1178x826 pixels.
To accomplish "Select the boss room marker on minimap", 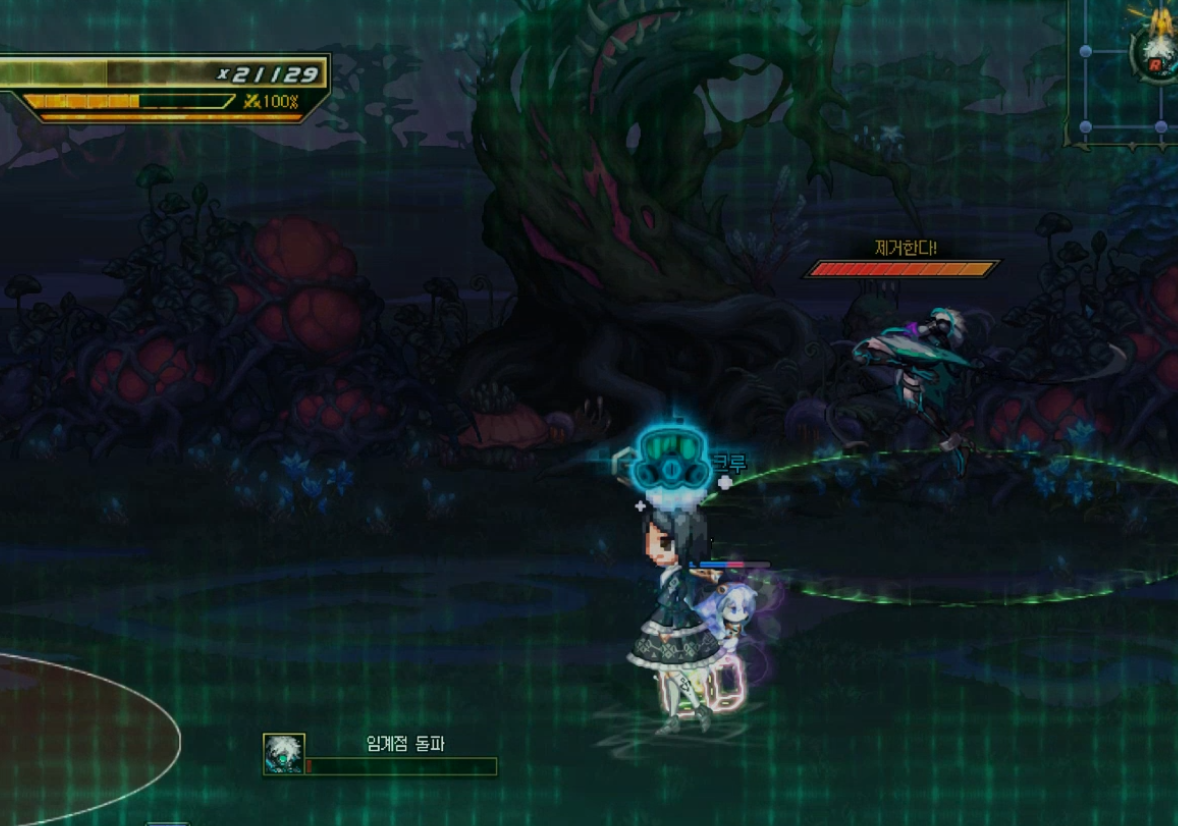I will [x=1156, y=54].
